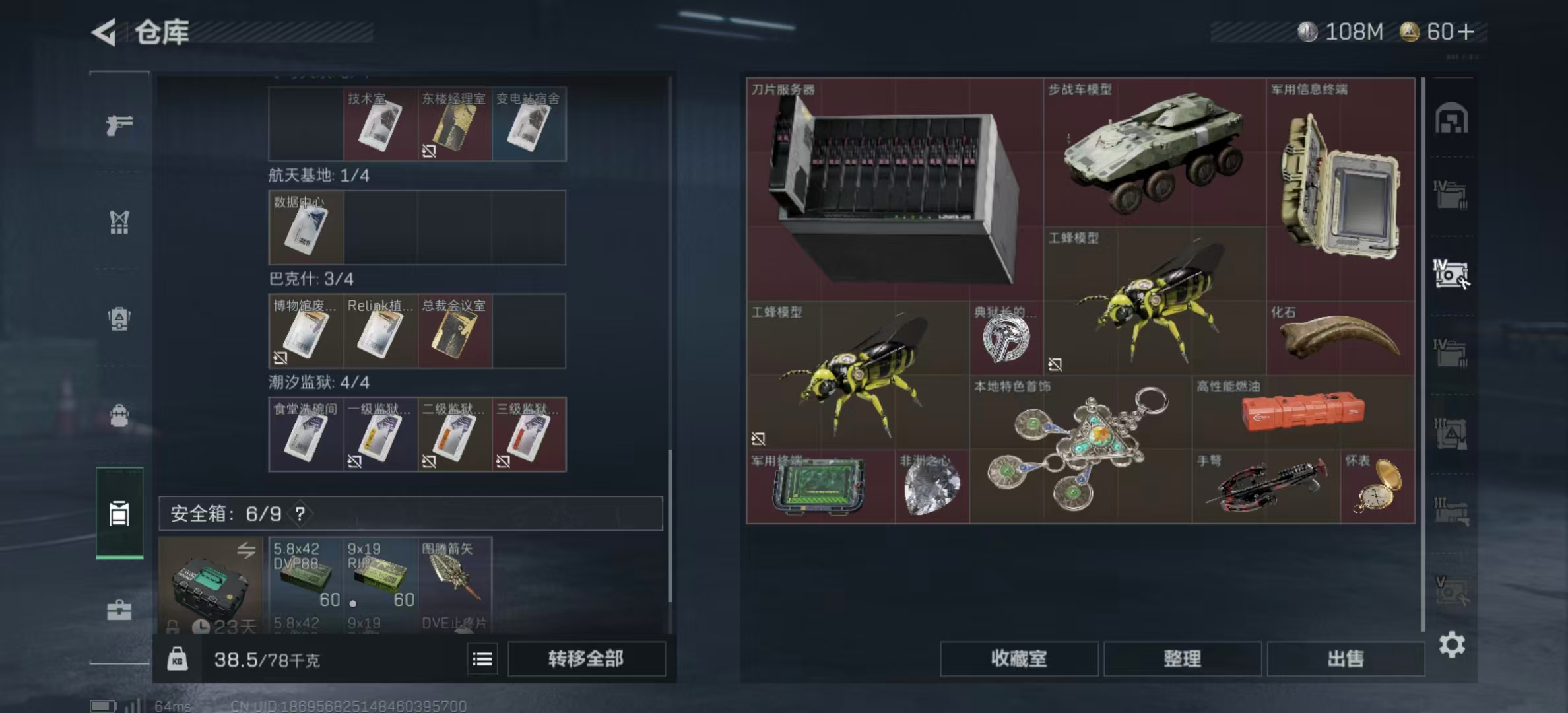
Task: Click the question mark help beside 安全箱 6/9
Action: (300, 512)
